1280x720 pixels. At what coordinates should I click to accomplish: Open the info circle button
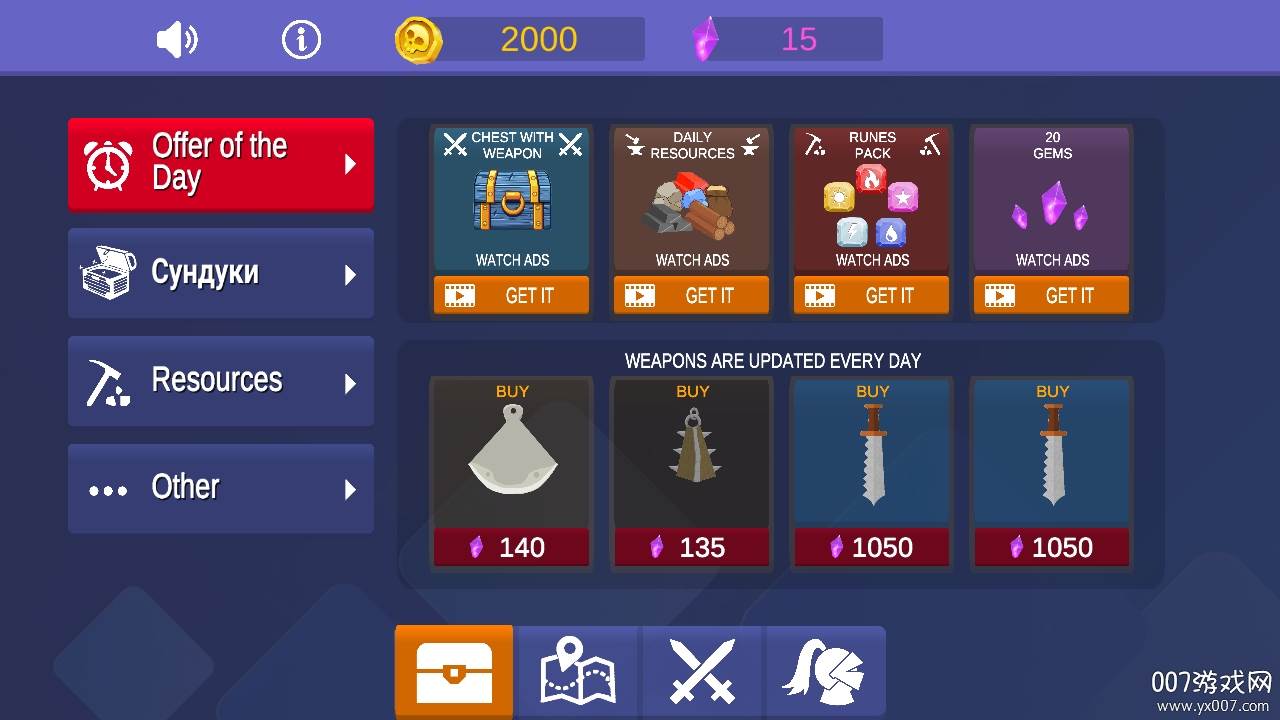(301, 40)
